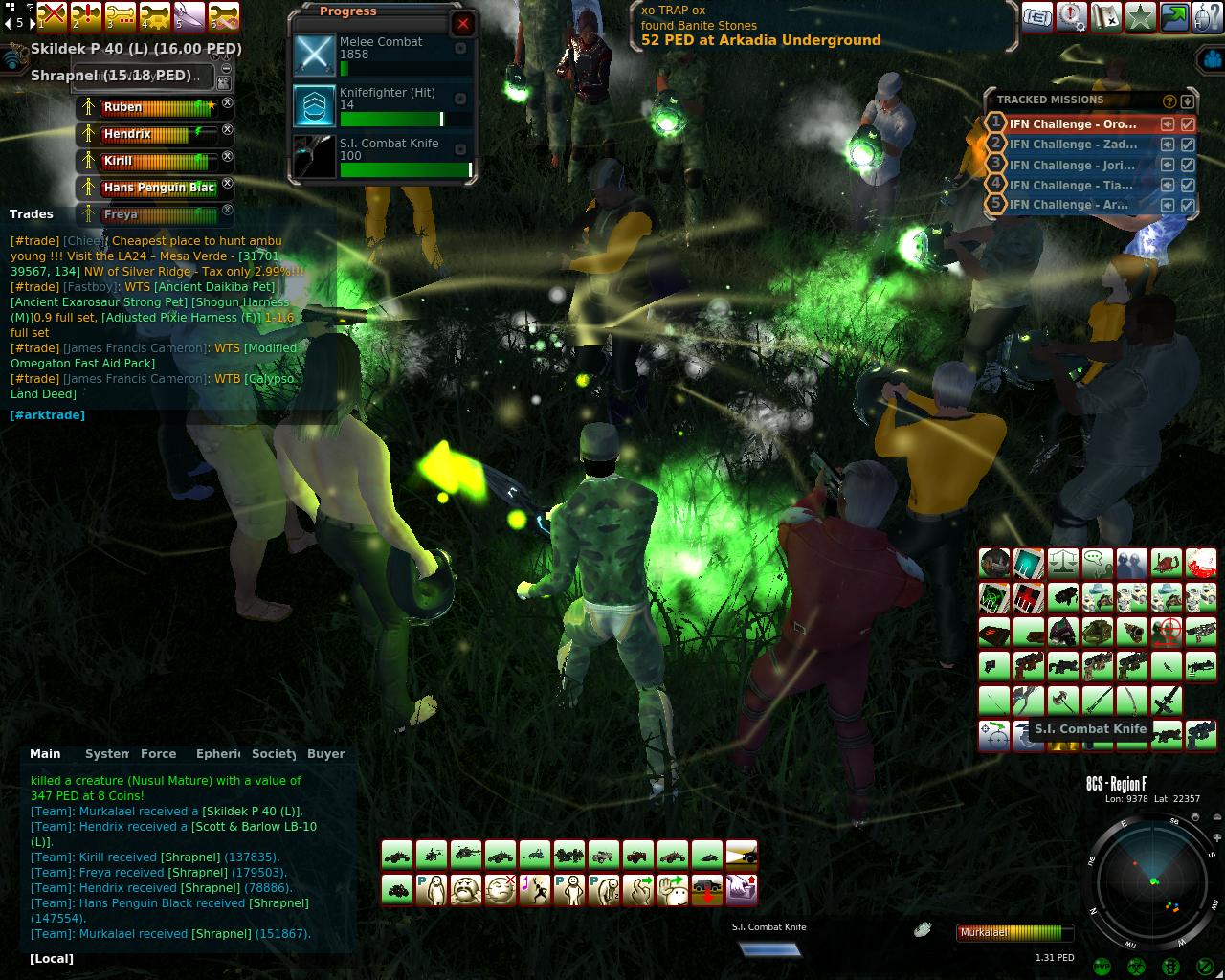This screenshot has height=980, width=1225.
Task: Switch to the Buyer chat tab
Action: (325, 754)
